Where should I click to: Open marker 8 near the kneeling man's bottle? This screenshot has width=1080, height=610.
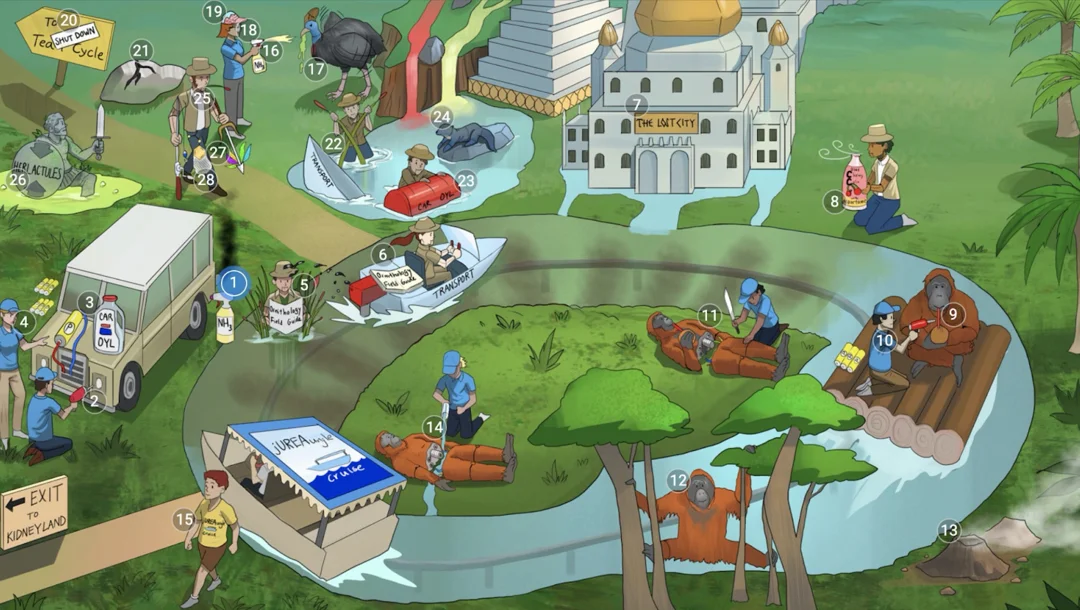click(834, 202)
